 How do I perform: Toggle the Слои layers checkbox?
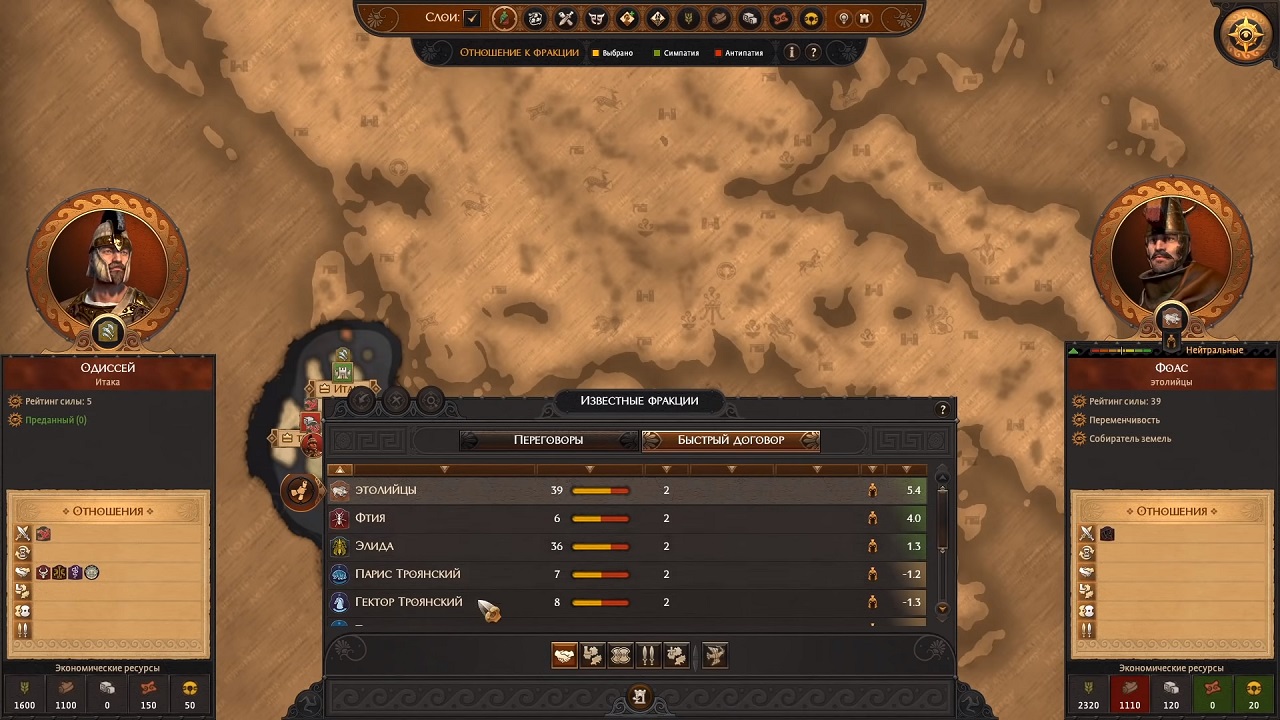click(x=472, y=18)
